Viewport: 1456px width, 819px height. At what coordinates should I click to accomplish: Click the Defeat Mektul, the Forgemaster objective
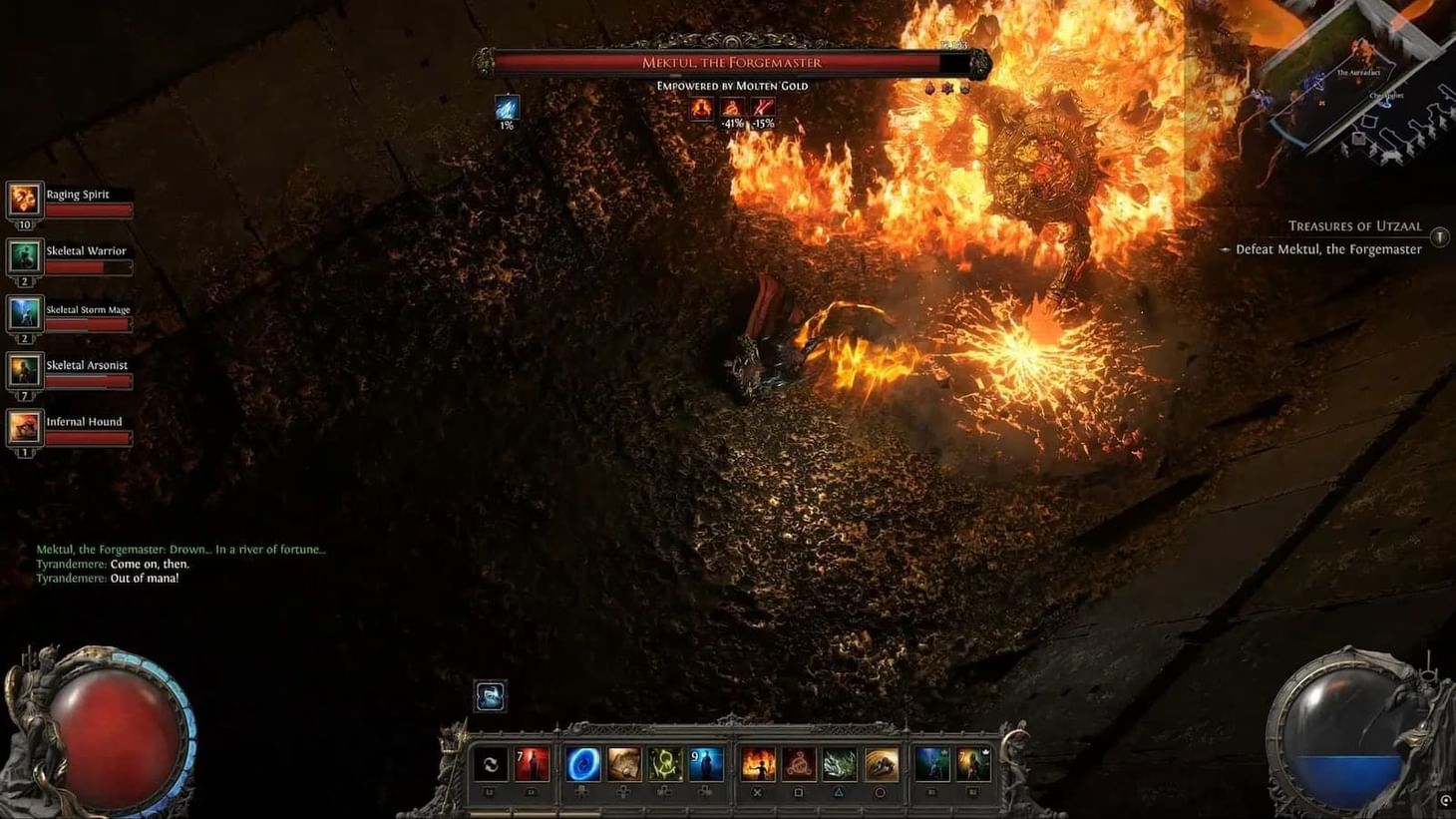(x=1328, y=249)
